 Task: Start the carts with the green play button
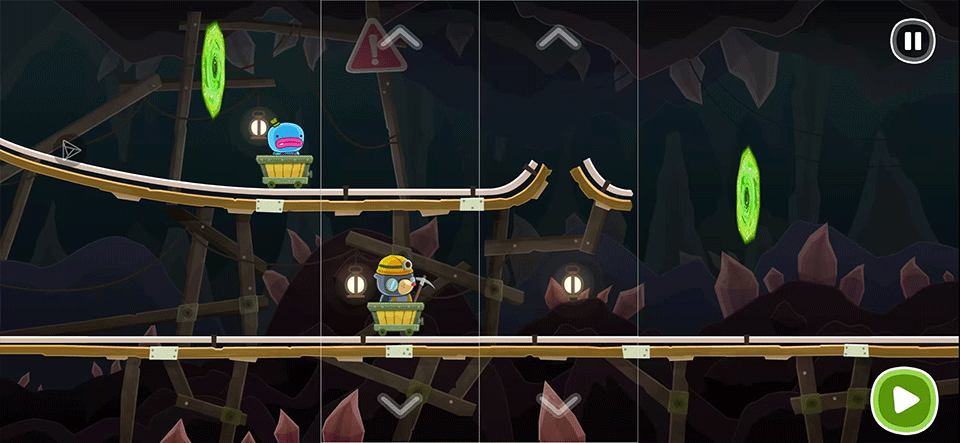[904, 401]
